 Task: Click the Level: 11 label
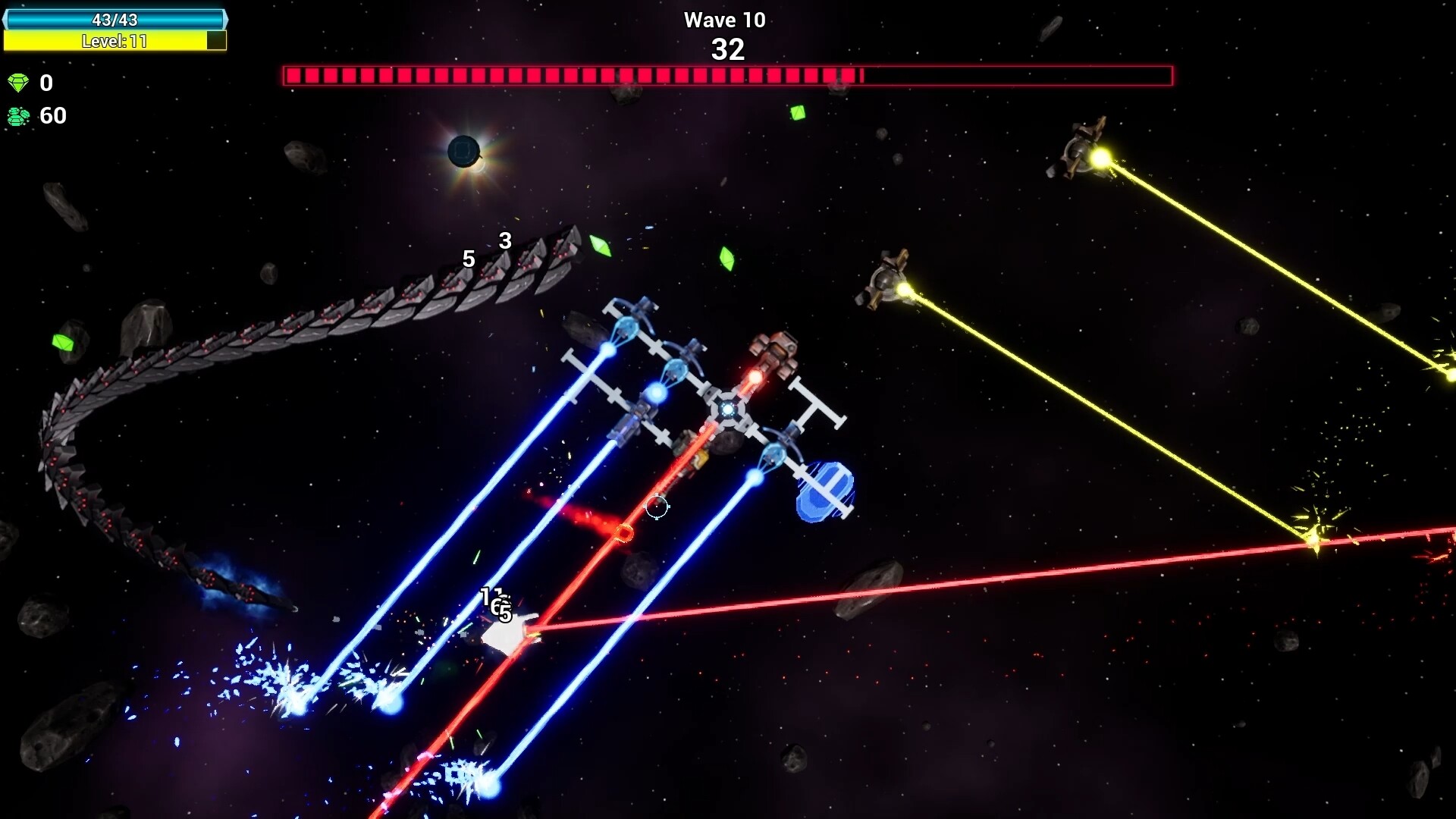click(114, 42)
